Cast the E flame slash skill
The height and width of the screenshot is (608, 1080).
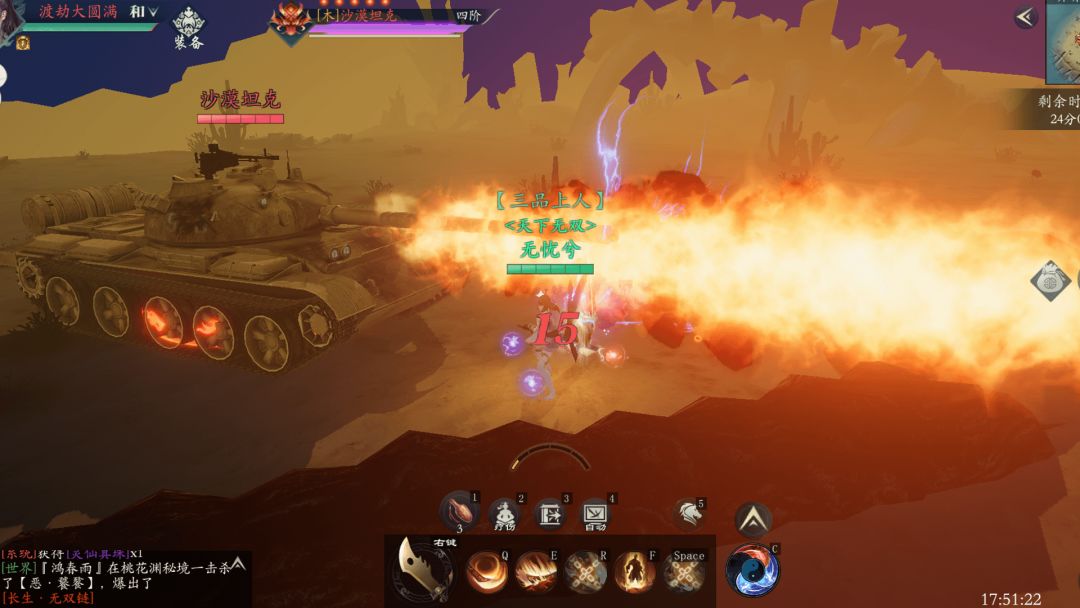tap(537, 572)
